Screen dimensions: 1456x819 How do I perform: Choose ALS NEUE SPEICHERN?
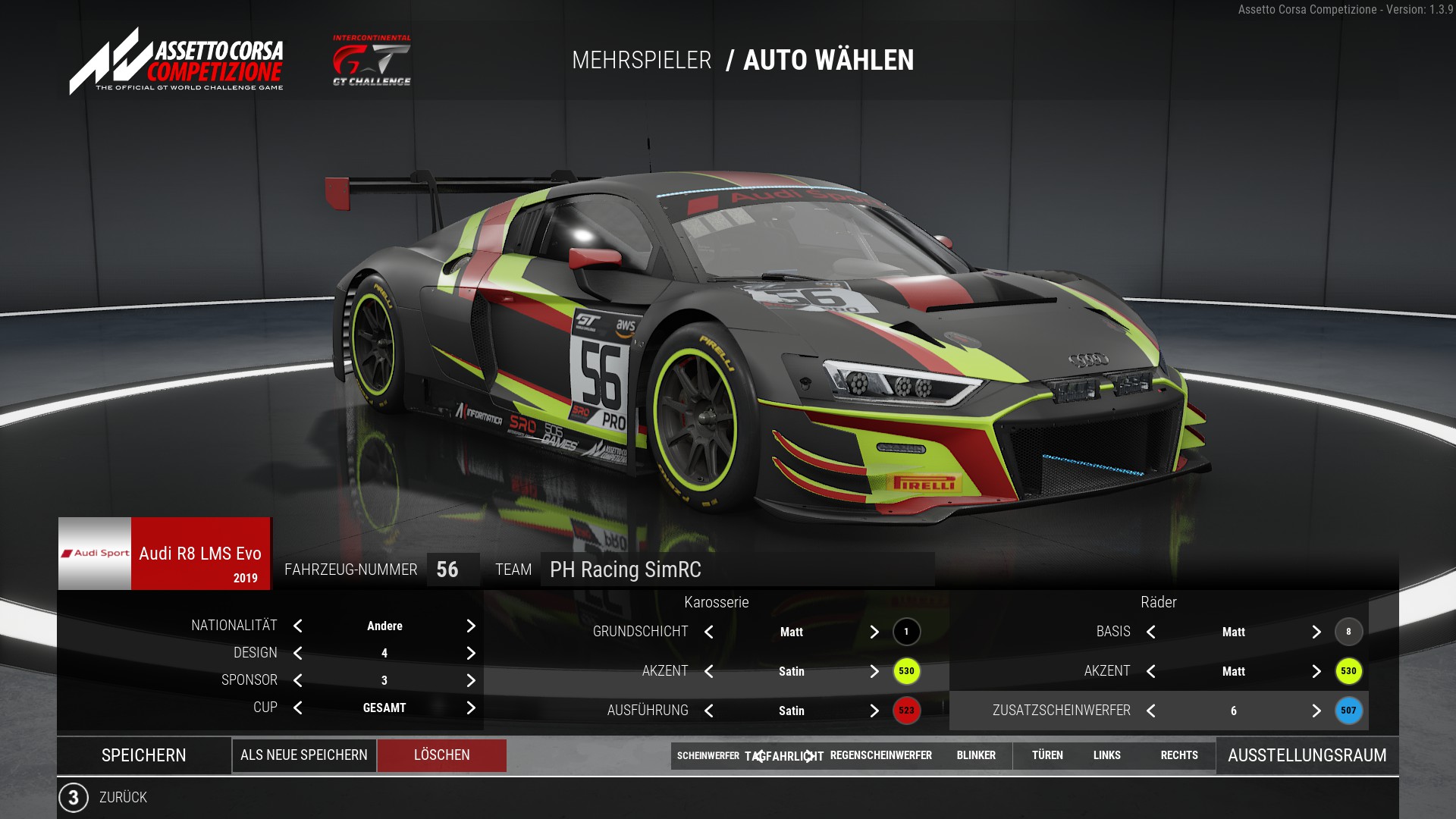(303, 755)
